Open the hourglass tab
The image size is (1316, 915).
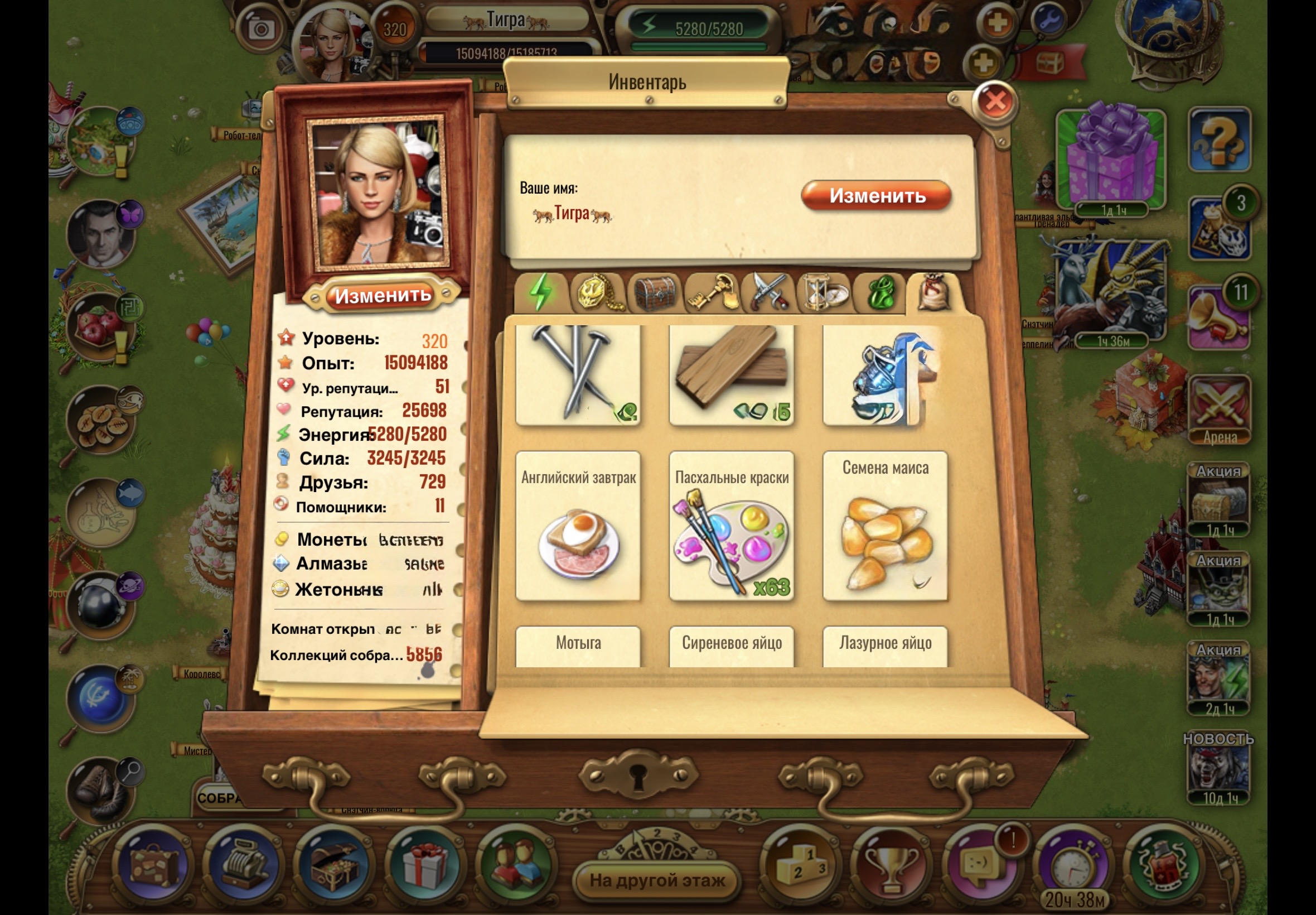(824, 292)
